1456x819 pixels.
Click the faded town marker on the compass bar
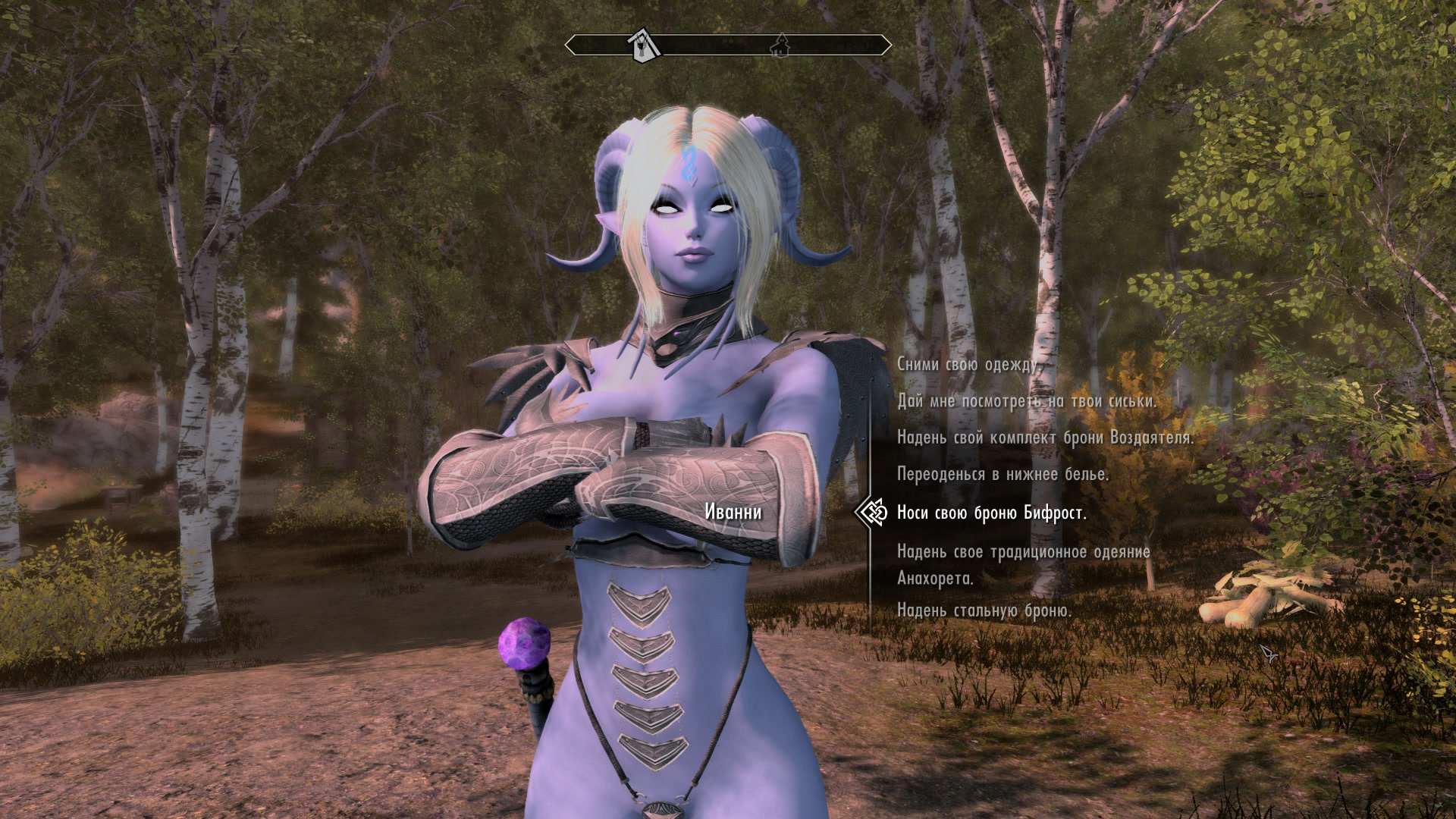(x=780, y=45)
